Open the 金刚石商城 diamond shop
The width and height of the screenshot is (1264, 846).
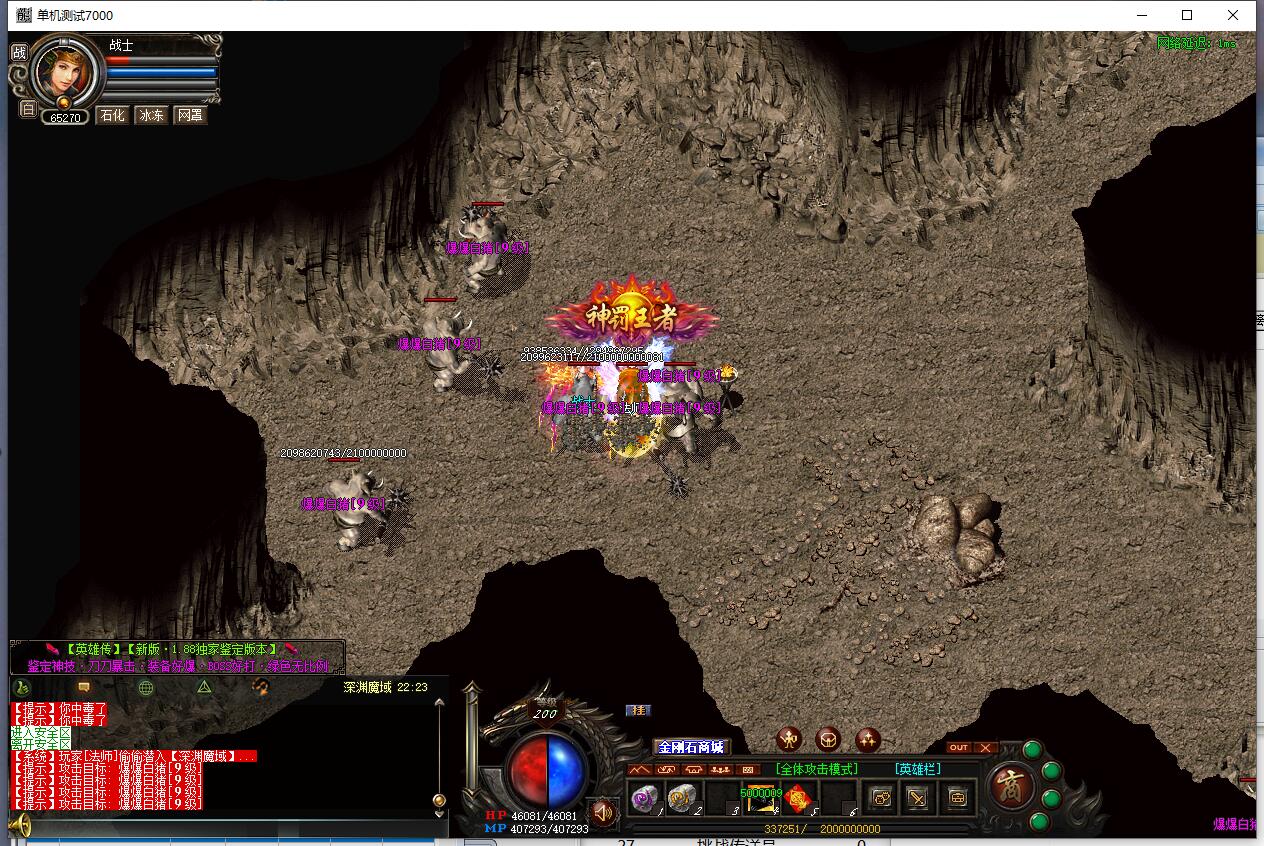click(689, 747)
